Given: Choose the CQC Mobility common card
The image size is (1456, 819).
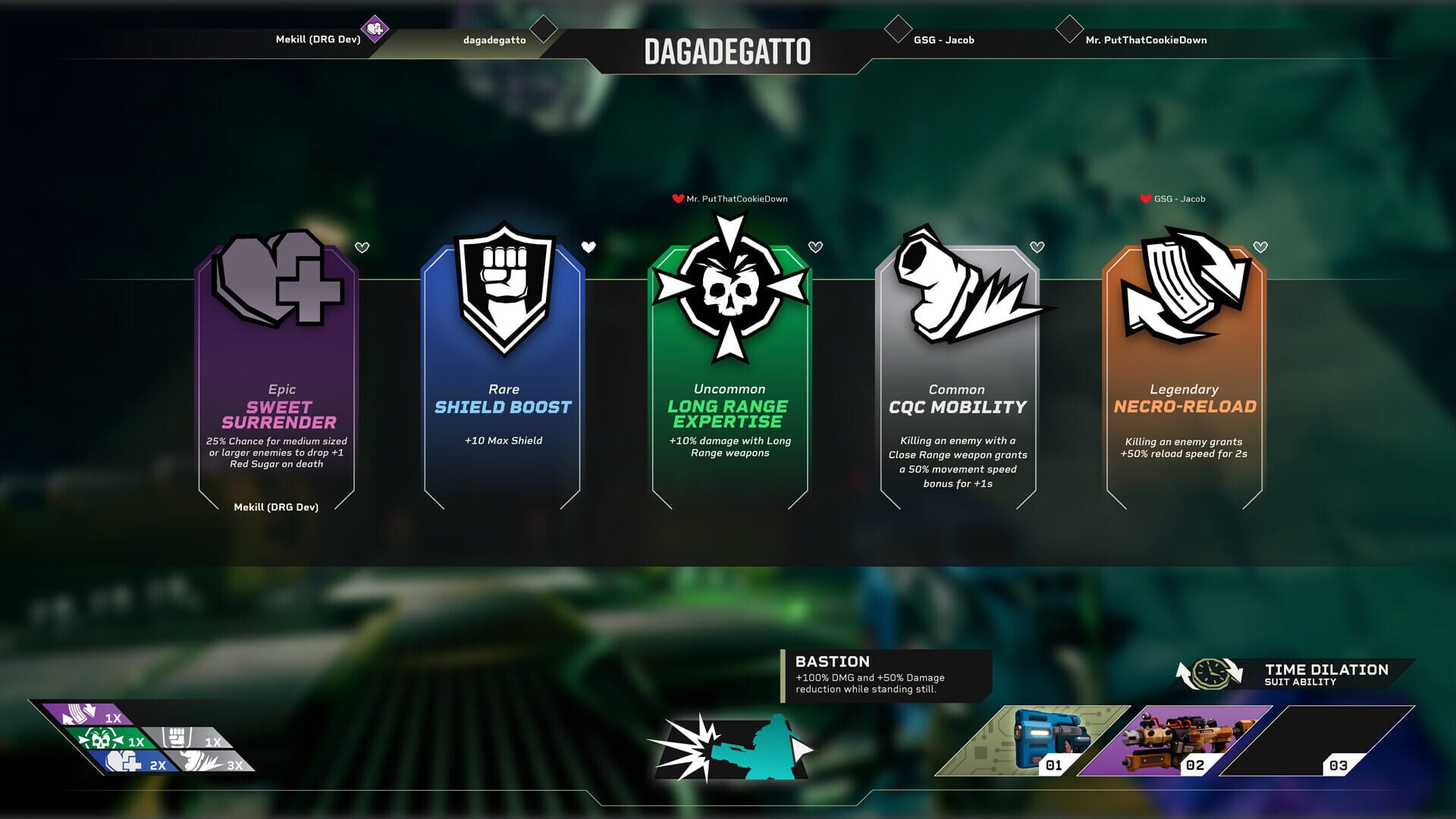Looking at the screenshot, I should pyautogui.click(x=957, y=372).
